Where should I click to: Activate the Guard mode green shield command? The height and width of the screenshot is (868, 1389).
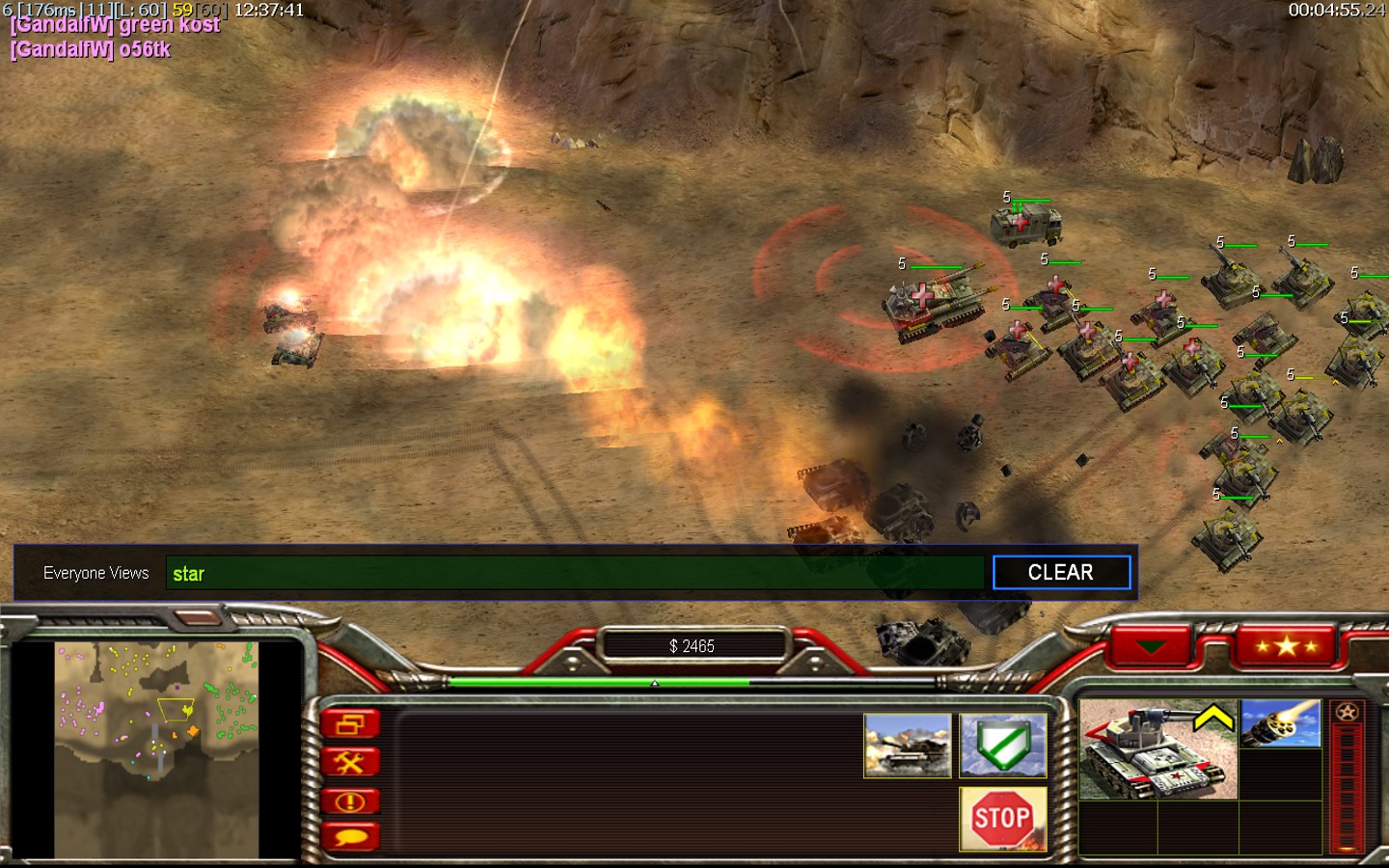pos(1003,746)
